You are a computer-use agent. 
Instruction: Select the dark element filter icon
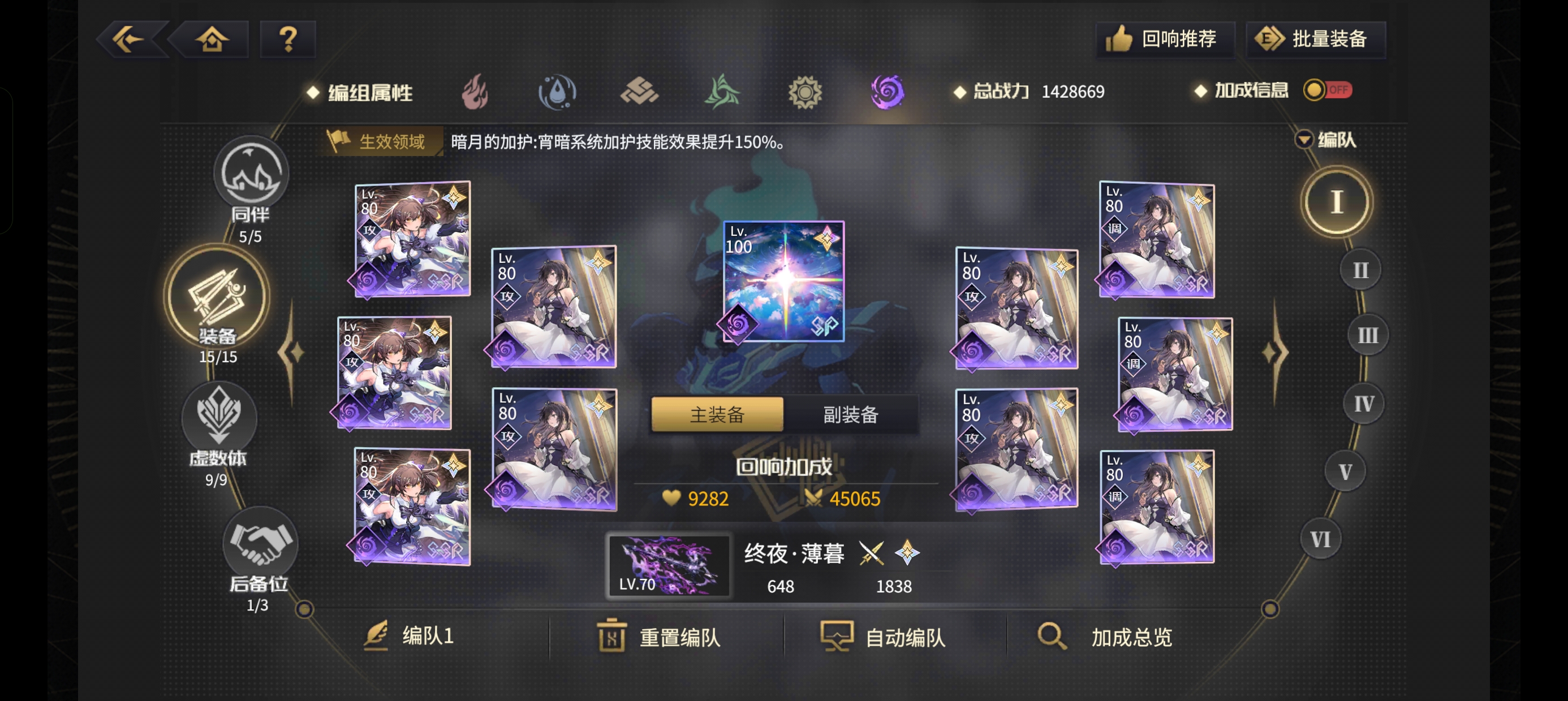[x=888, y=92]
